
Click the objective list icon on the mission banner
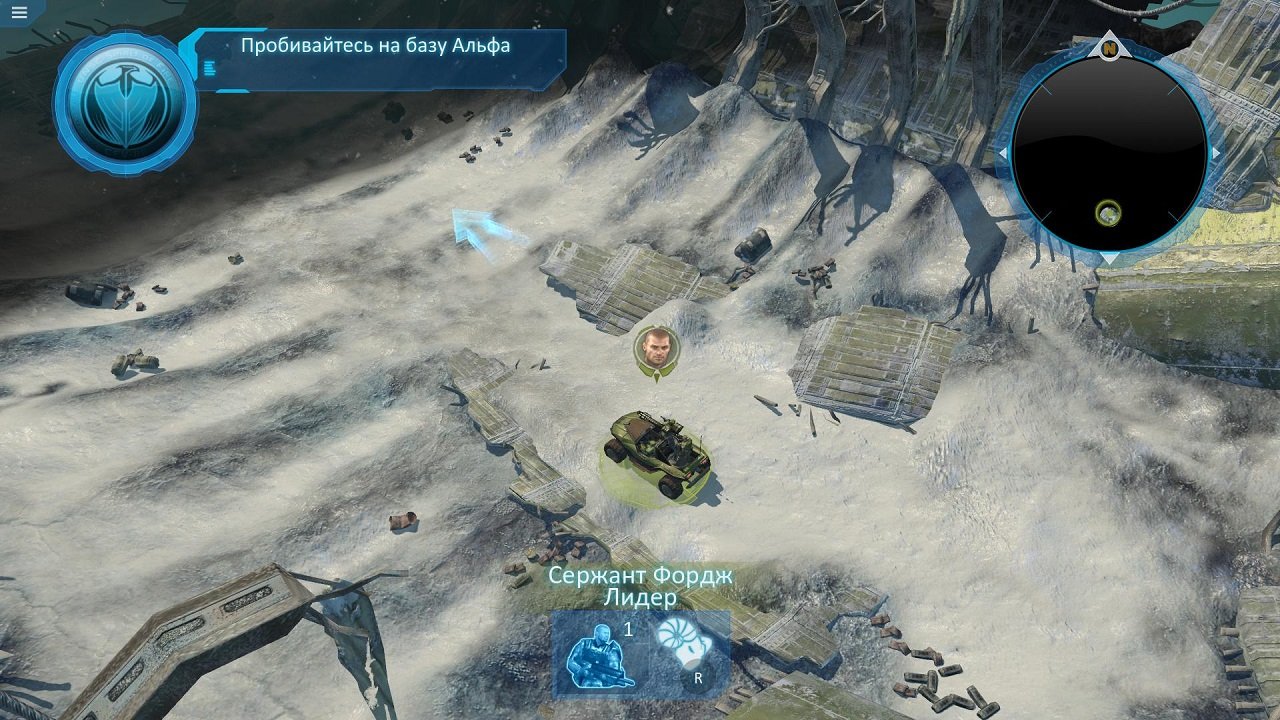coord(209,69)
